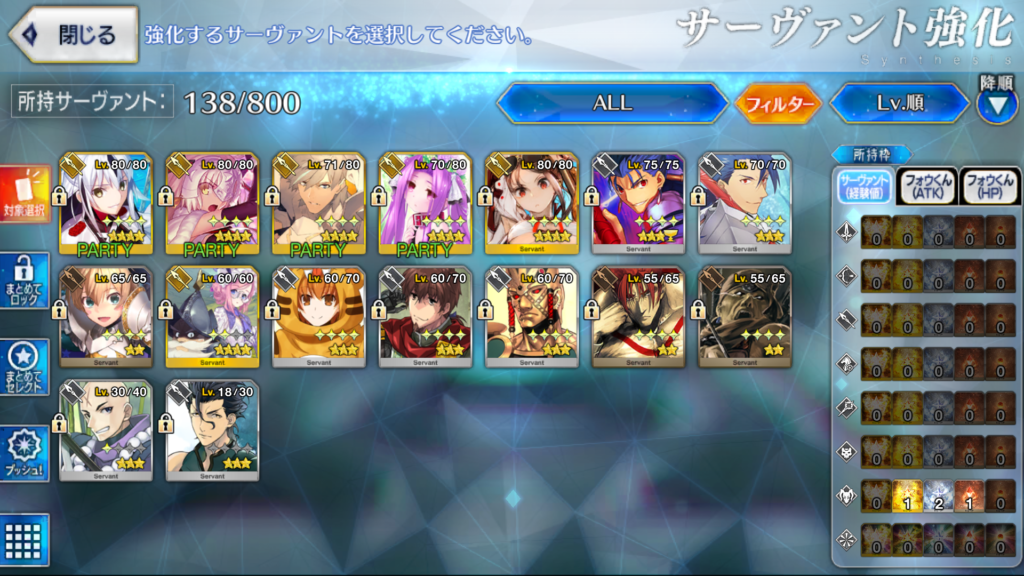The width and height of the screenshot is (1024, 576).
Task: Select the pink-haired Lv.70/80 servant card
Action: click(x=425, y=205)
